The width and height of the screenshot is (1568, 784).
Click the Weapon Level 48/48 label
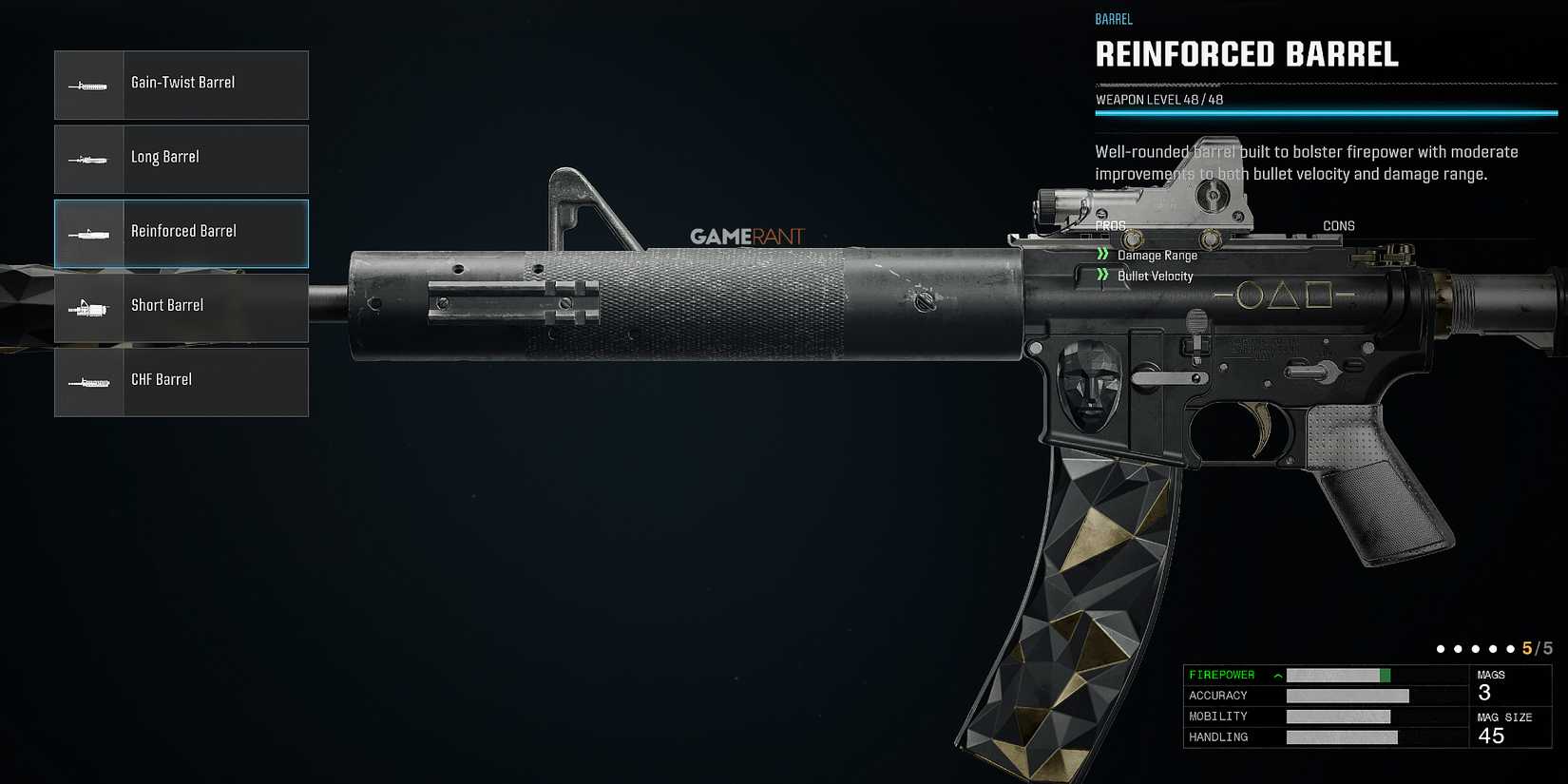pyautogui.click(x=1161, y=98)
